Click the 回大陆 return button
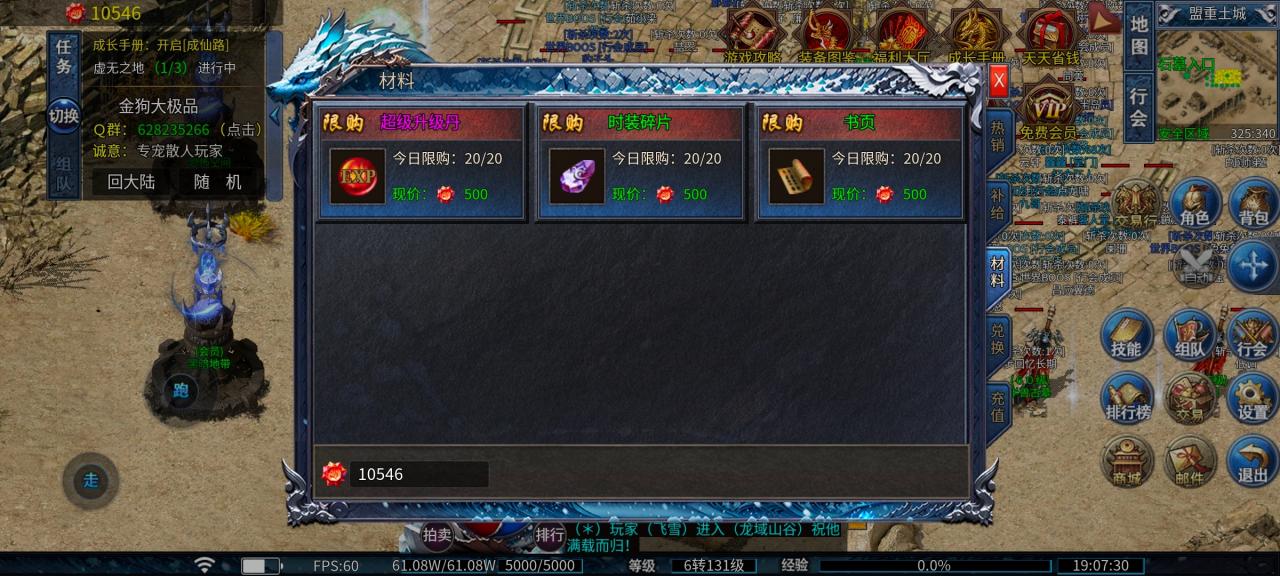The height and width of the screenshot is (576, 1280). coord(130,182)
